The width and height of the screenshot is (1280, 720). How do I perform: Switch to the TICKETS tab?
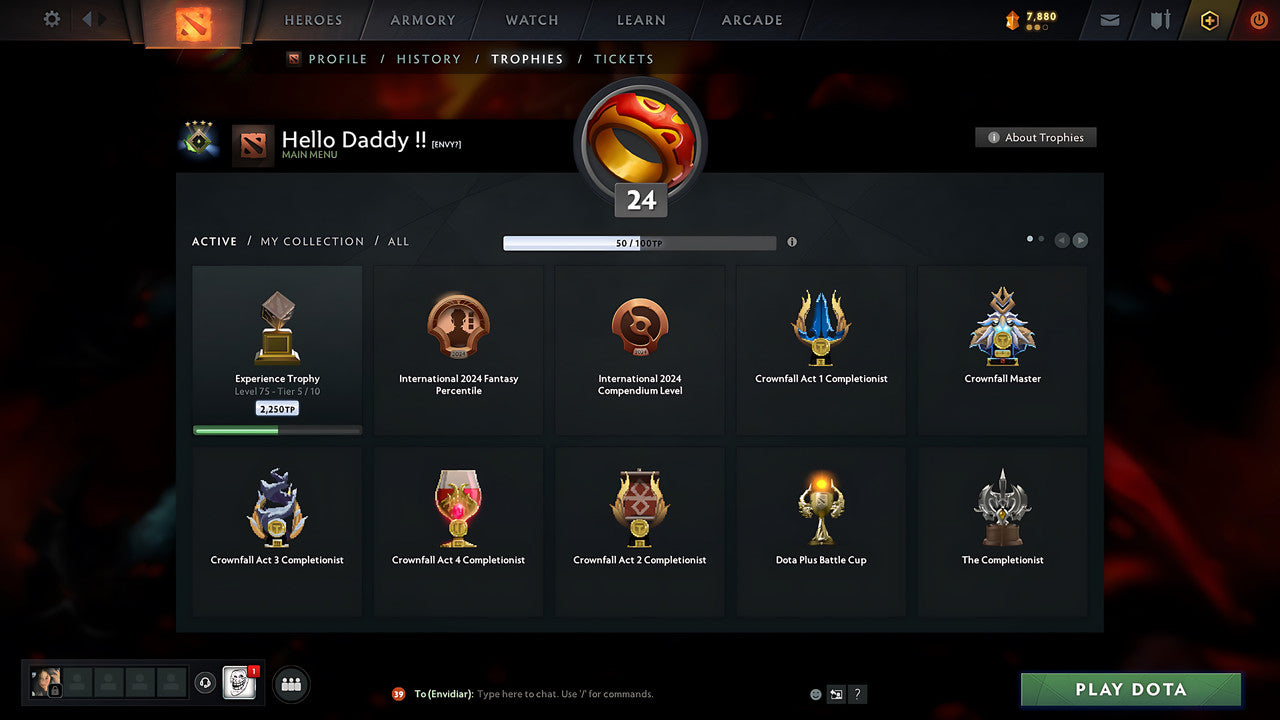click(x=624, y=59)
